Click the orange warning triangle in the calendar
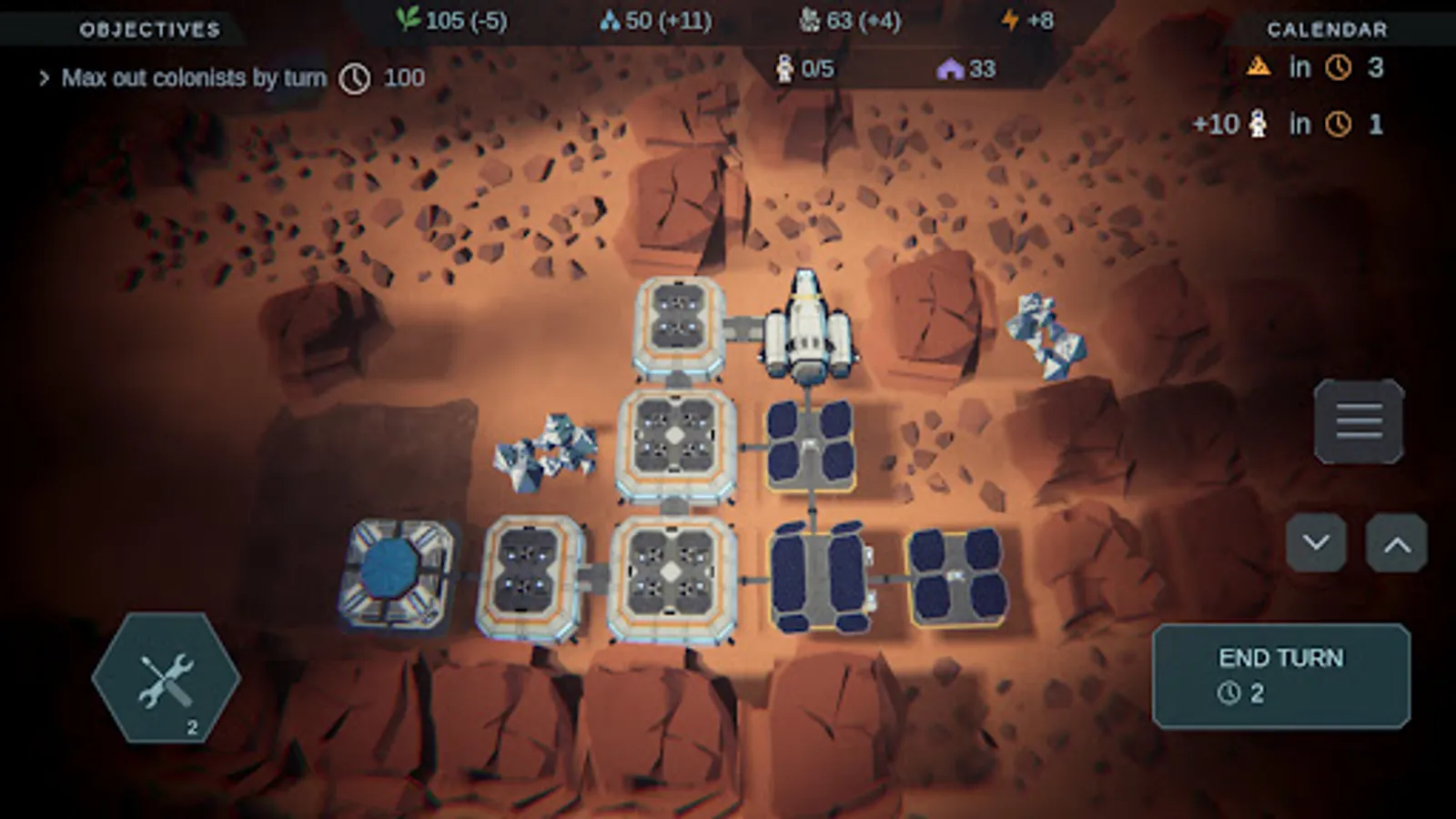Viewport: 1456px width, 819px height. pyautogui.click(x=1259, y=66)
